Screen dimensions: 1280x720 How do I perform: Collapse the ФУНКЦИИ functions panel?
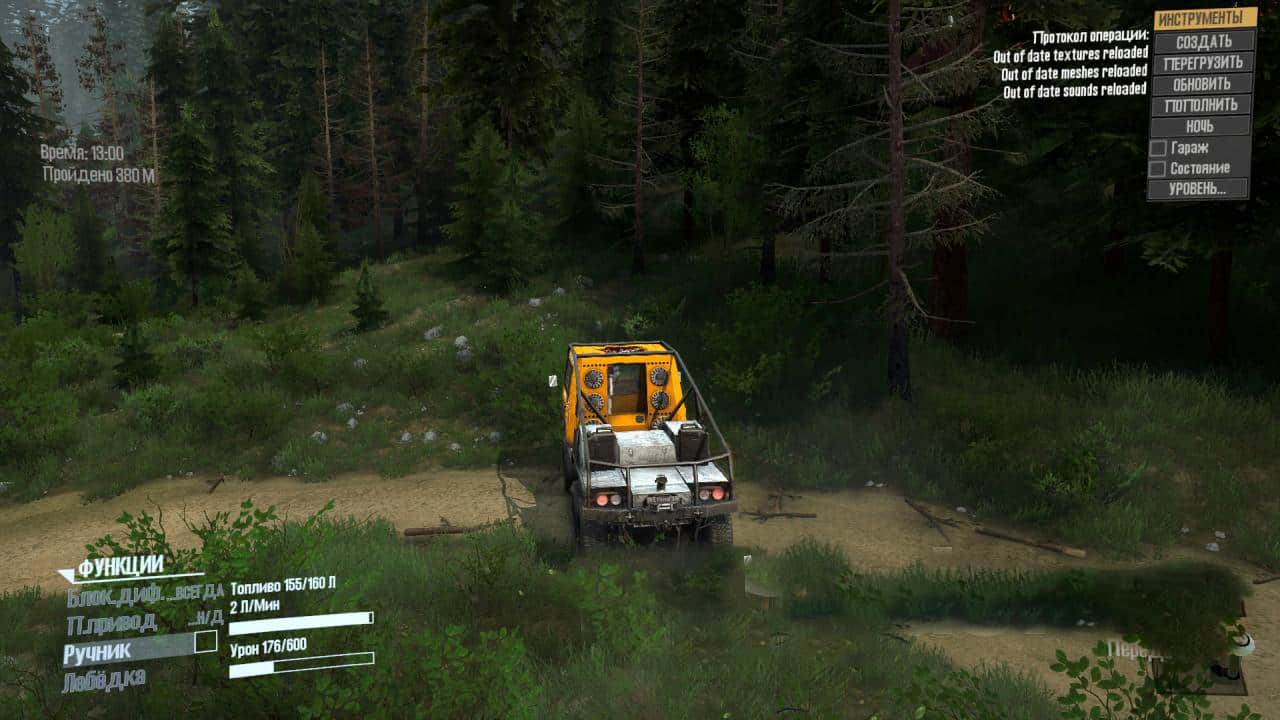click(120, 567)
